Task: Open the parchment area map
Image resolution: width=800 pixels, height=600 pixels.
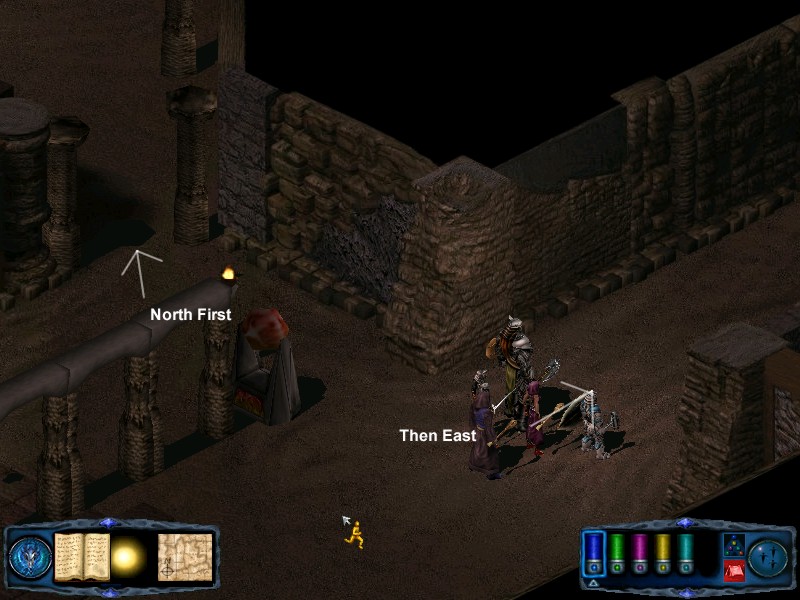Action: (x=184, y=555)
